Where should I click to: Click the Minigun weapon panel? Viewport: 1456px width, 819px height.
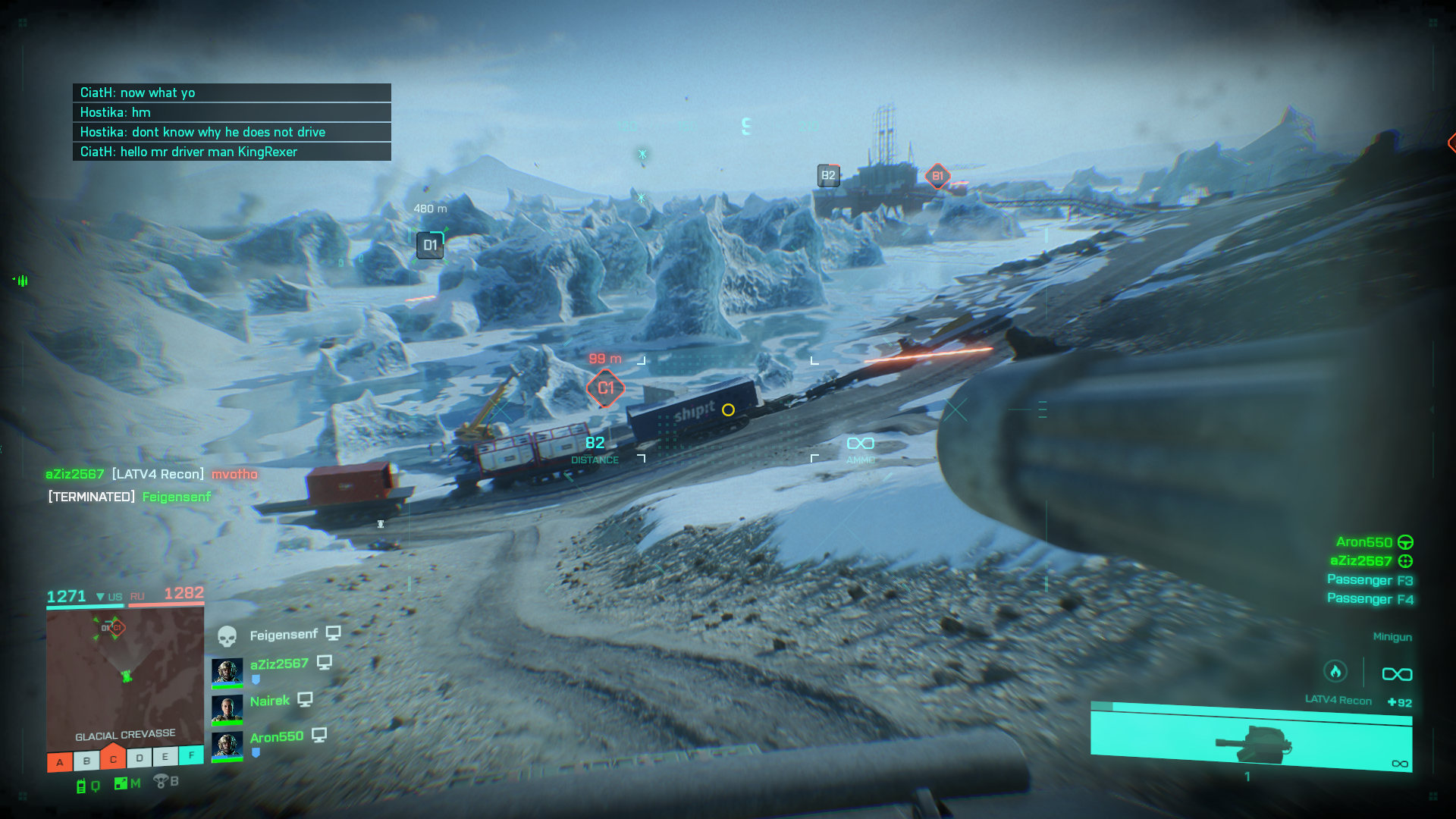click(x=1251, y=737)
